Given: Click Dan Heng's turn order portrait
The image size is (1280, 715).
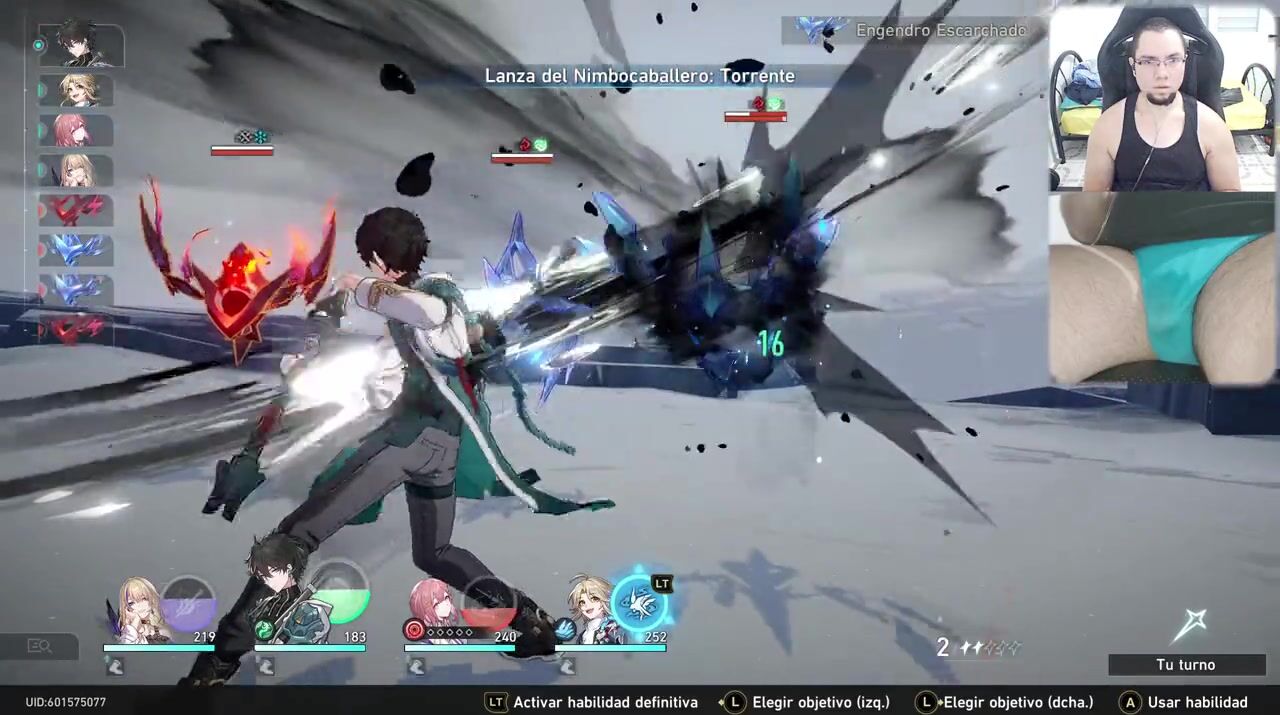Looking at the screenshot, I should coord(79,46).
